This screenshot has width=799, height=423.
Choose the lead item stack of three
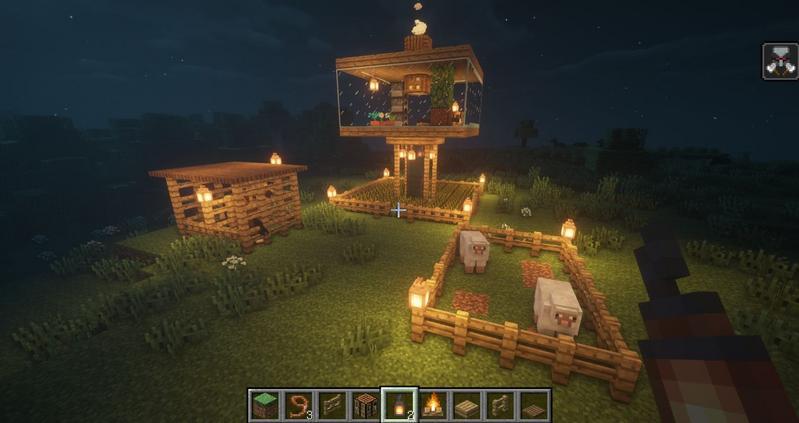tap(297, 405)
